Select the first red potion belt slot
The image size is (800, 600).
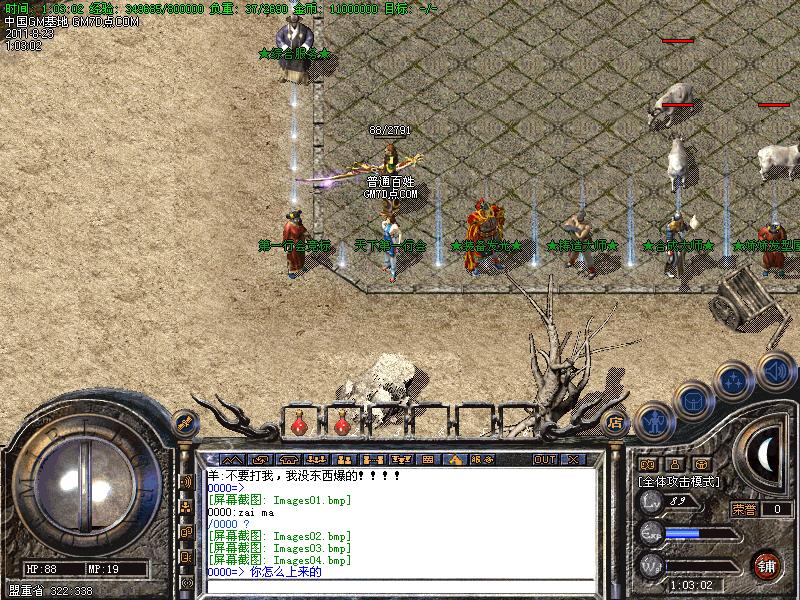pos(299,425)
